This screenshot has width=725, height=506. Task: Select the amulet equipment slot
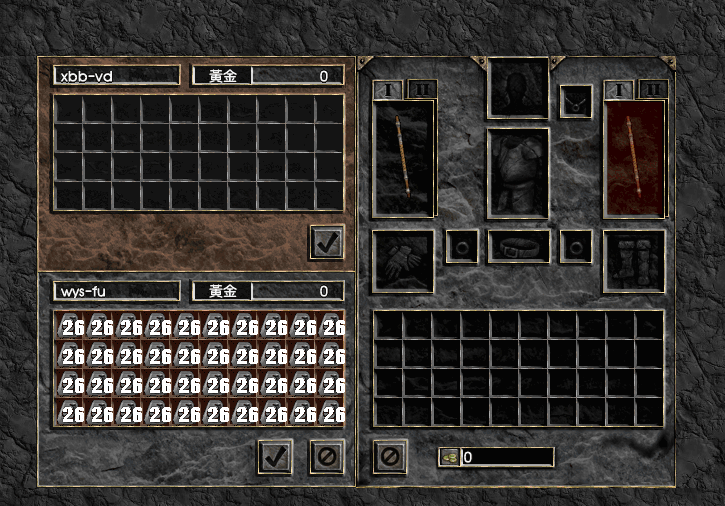point(576,101)
